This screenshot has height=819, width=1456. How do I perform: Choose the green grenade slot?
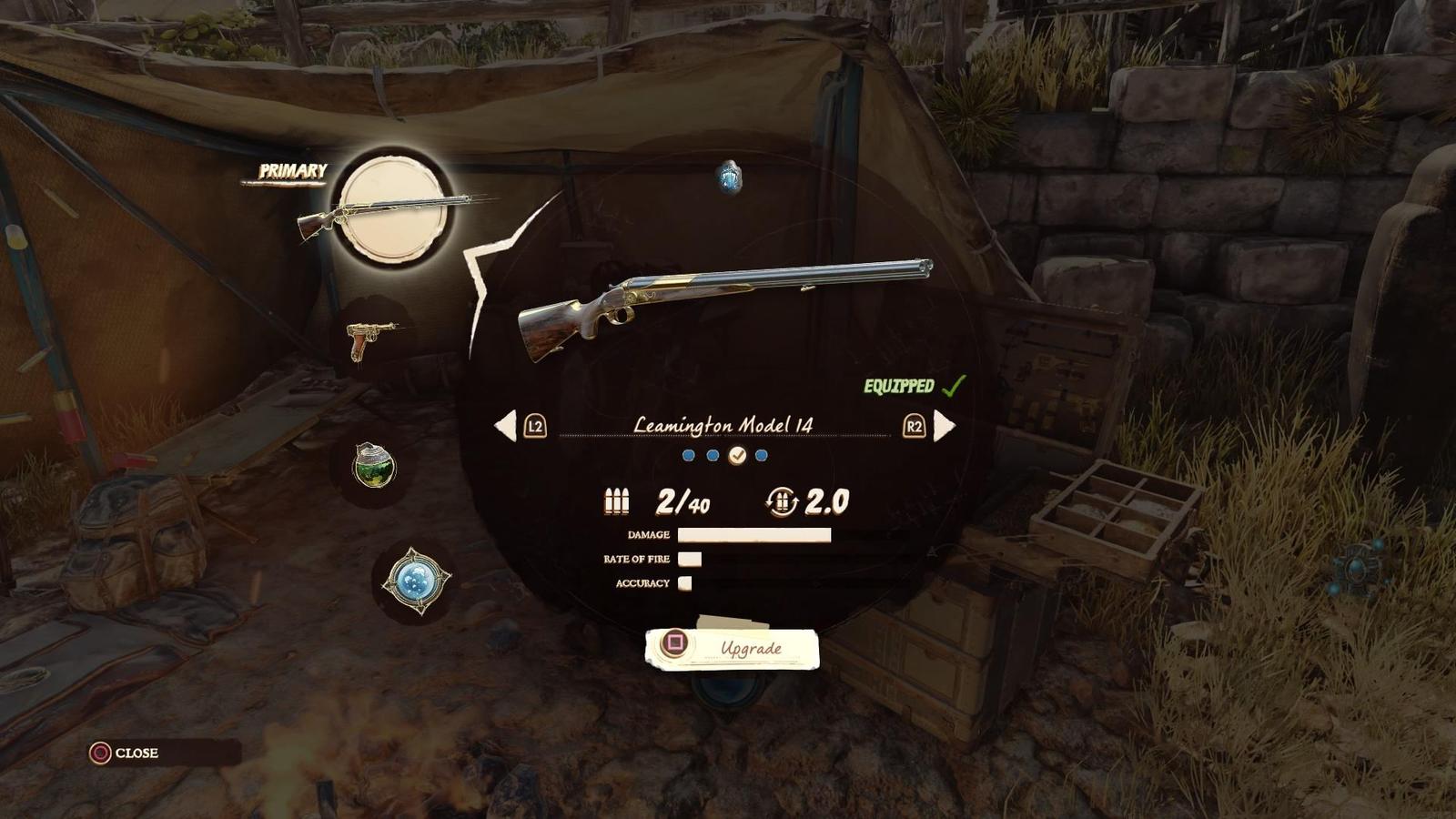(374, 465)
